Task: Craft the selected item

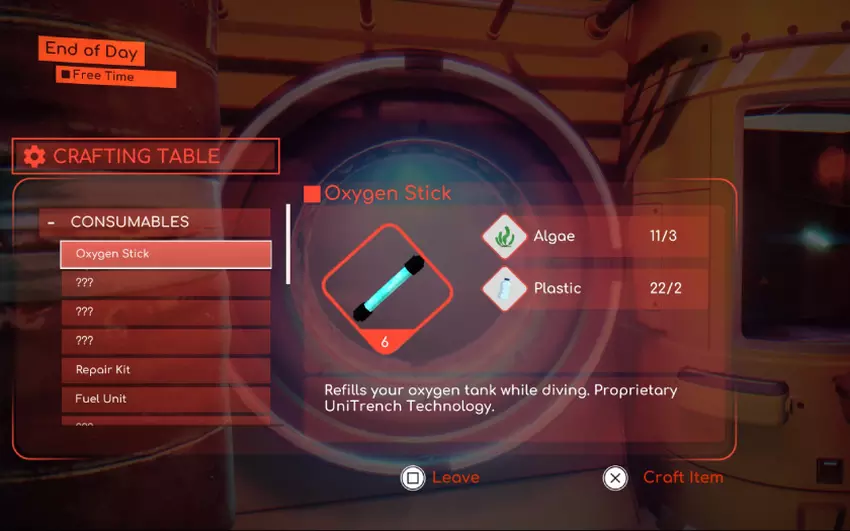Action: (663, 478)
